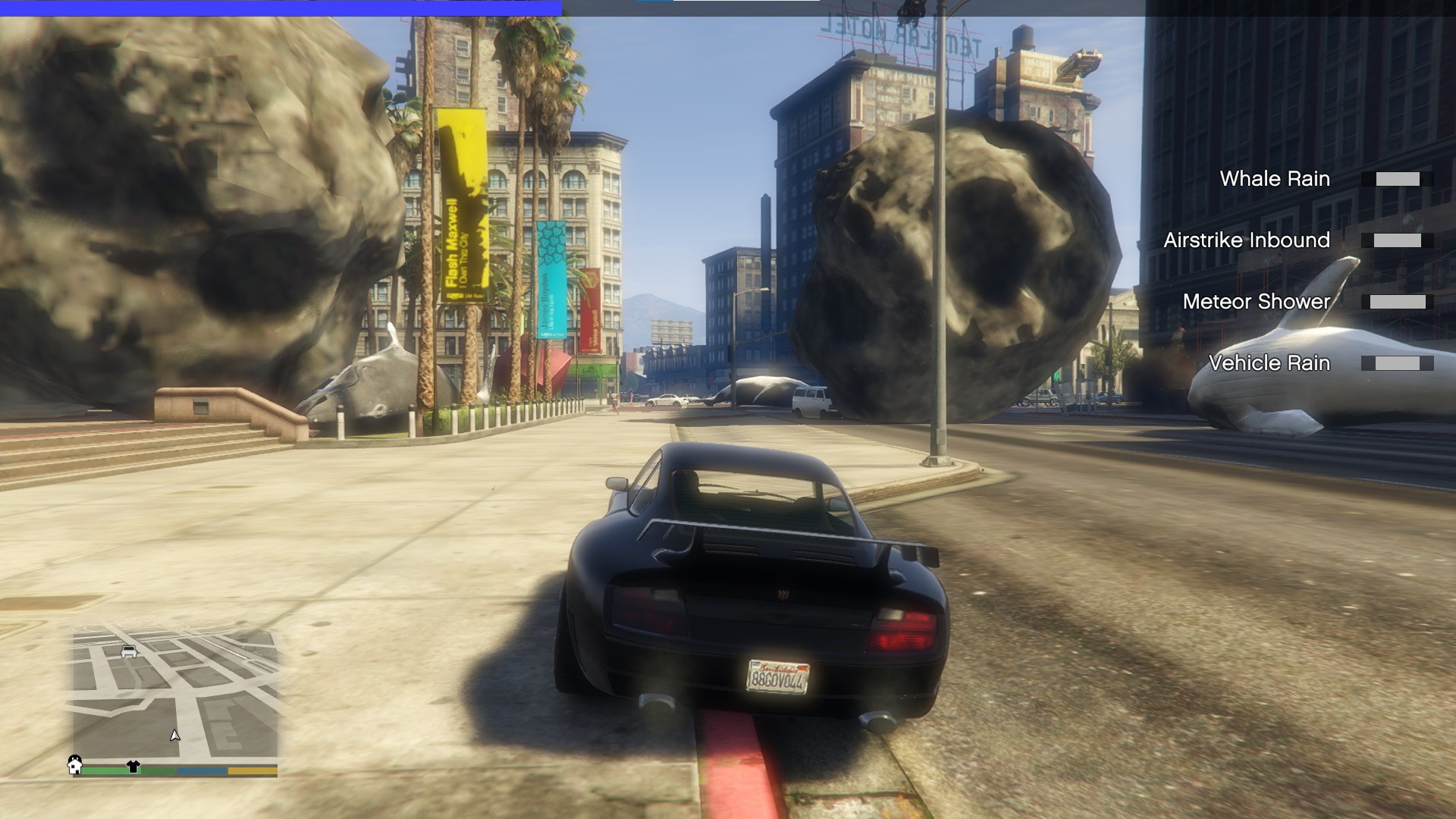Image resolution: width=1456 pixels, height=819 pixels.
Task: Select the Whale Rain effect entry
Action: (1274, 179)
